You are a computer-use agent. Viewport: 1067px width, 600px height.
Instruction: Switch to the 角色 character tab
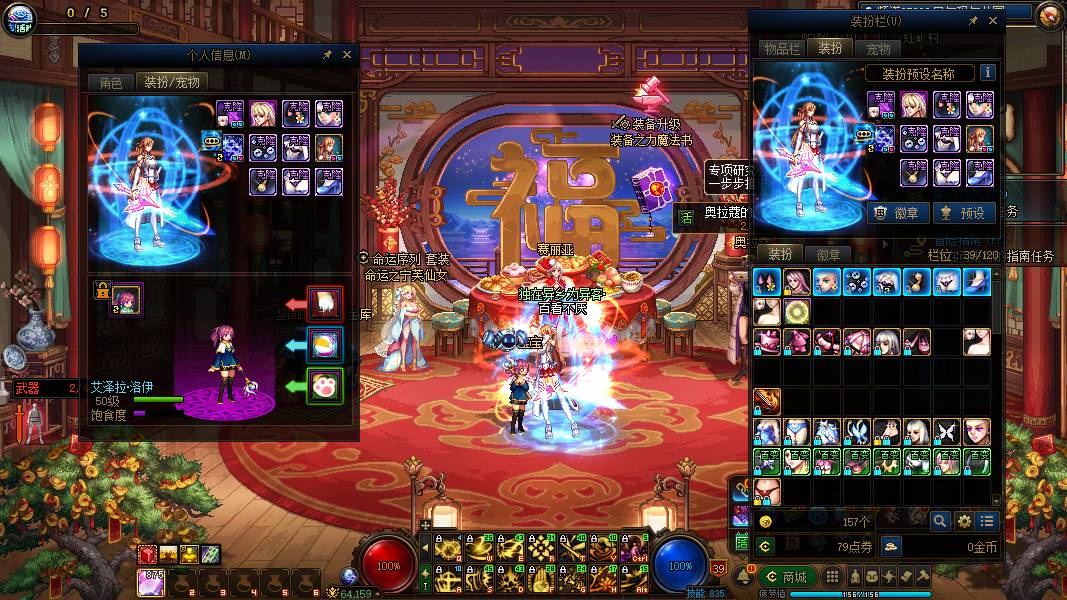point(110,83)
